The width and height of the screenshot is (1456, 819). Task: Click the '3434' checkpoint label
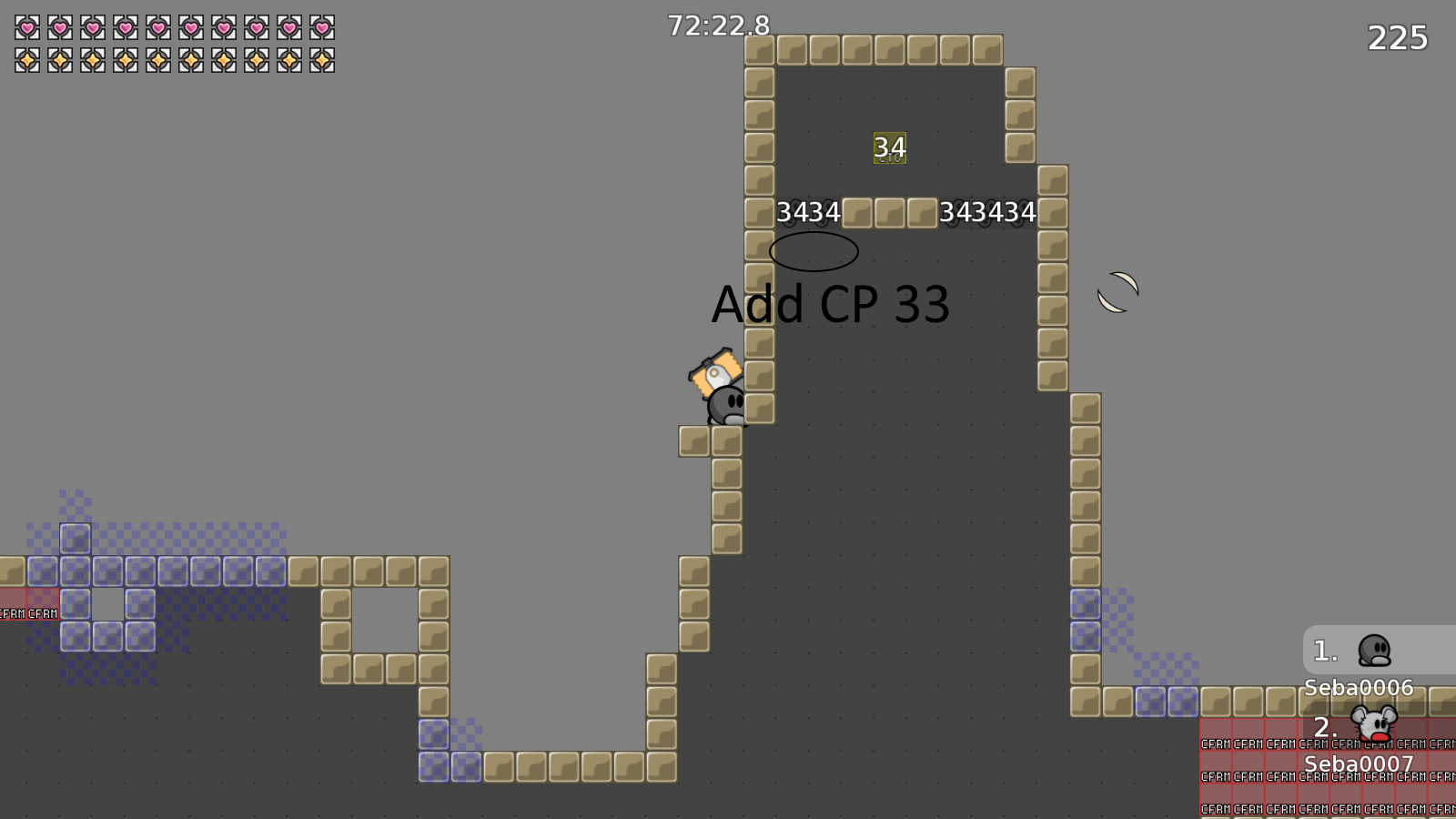(x=809, y=212)
